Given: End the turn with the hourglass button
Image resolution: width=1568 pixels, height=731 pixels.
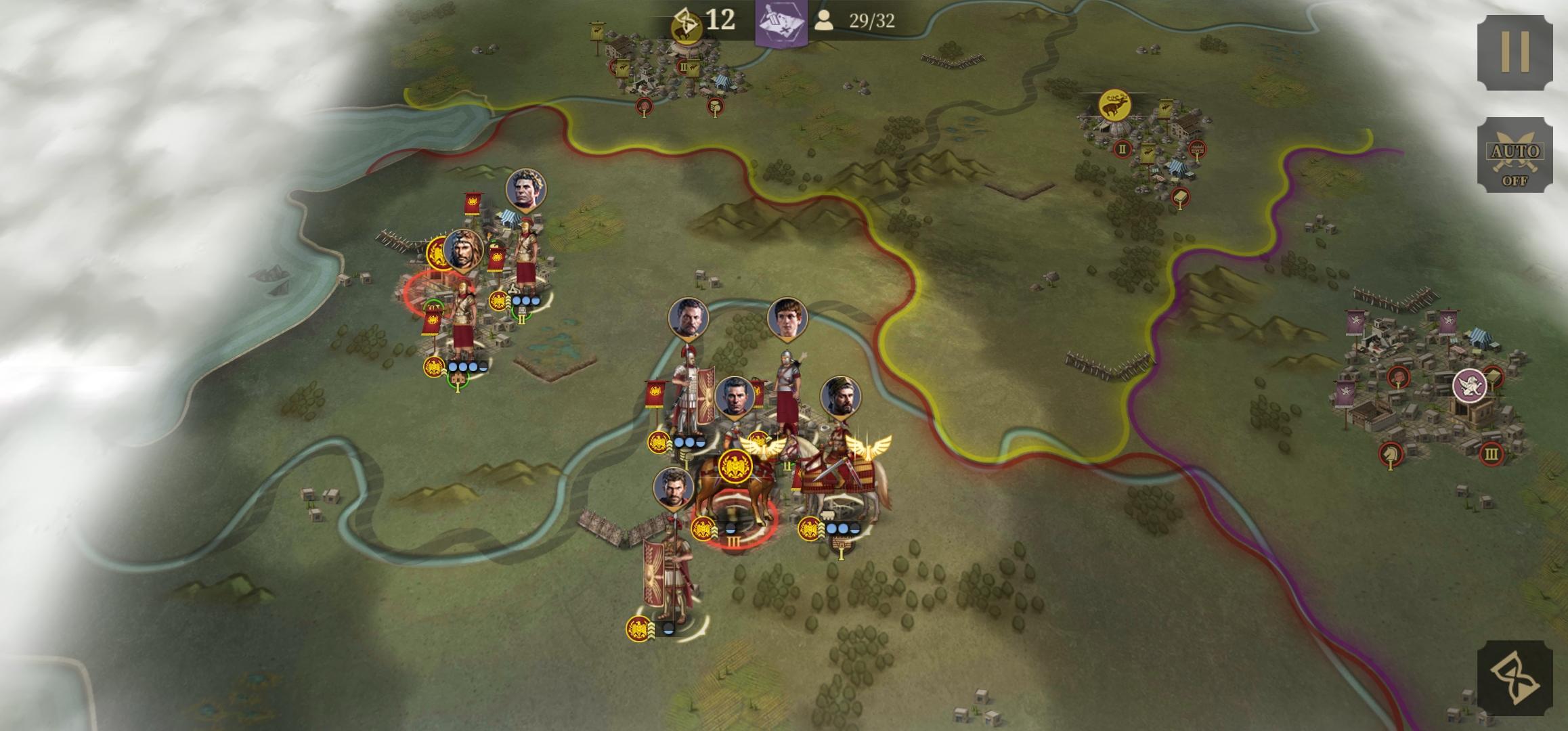Looking at the screenshot, I should [x=1515, y=678].
